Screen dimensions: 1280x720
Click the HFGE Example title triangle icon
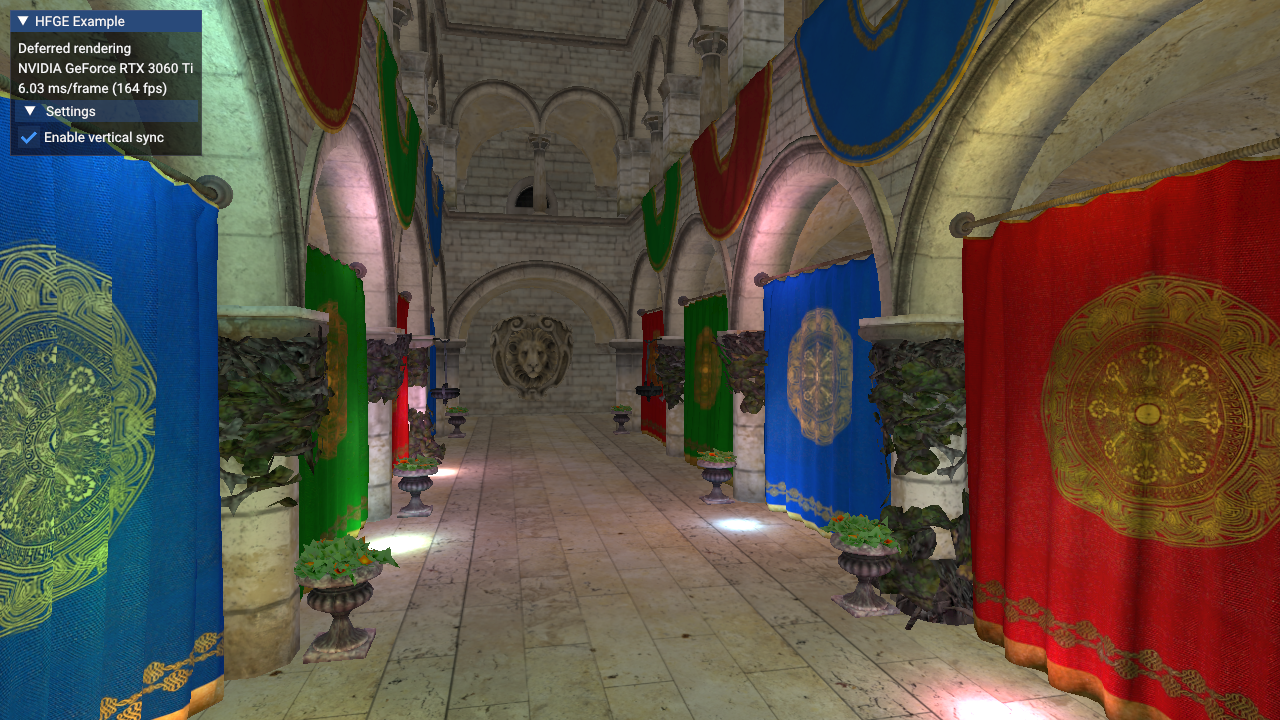pos(22,20)
